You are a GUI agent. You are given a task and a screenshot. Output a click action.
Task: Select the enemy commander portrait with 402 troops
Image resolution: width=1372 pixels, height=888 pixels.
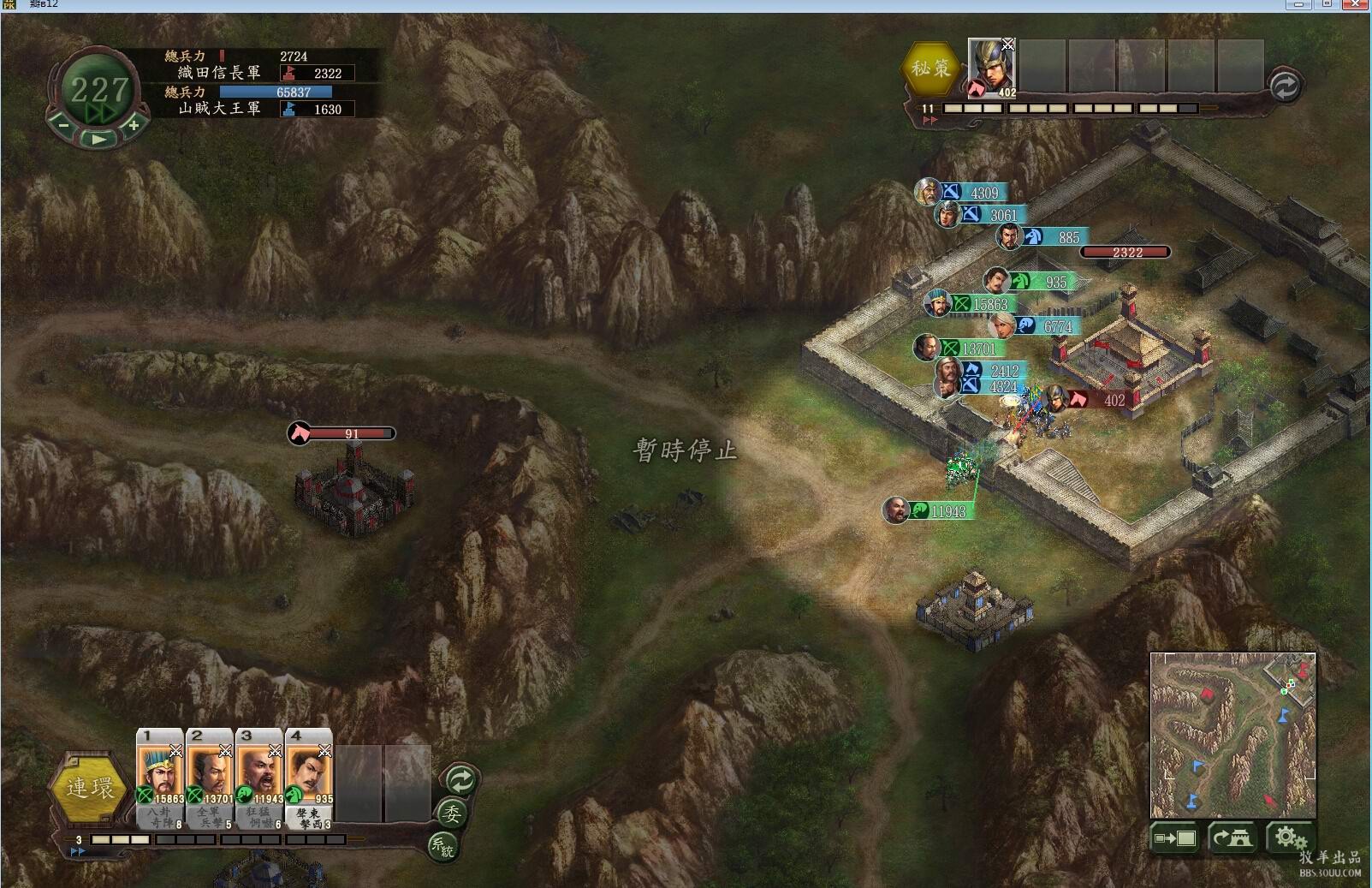991,68
